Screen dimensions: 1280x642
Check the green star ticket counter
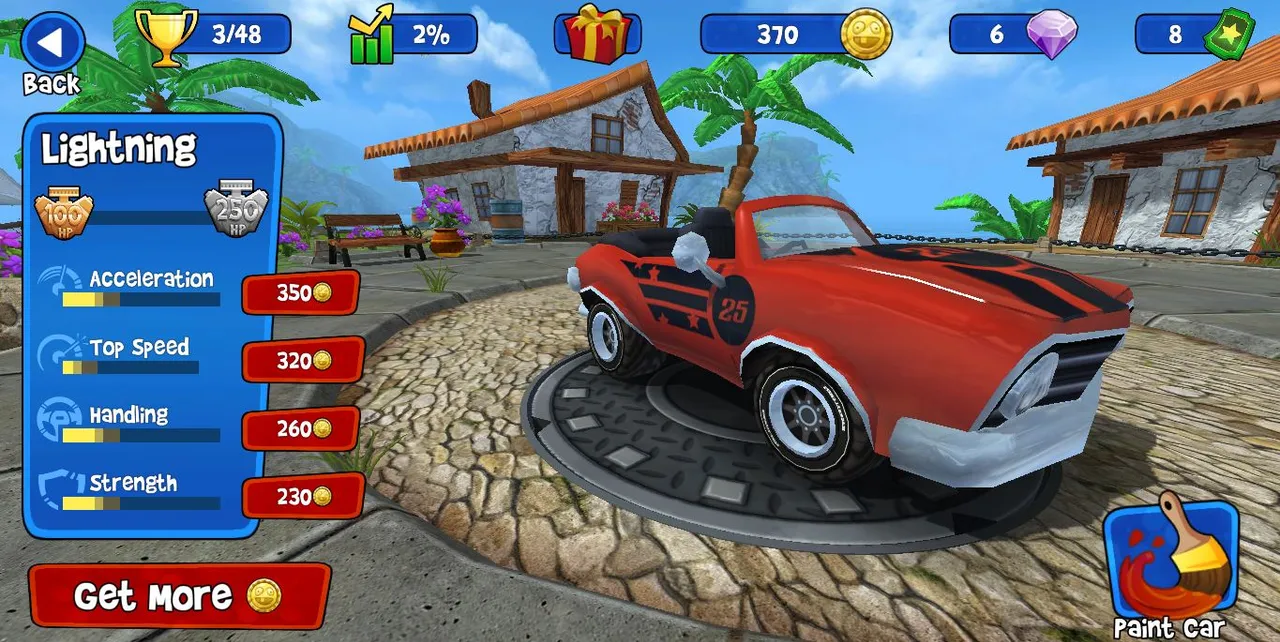pos(1194,35)
